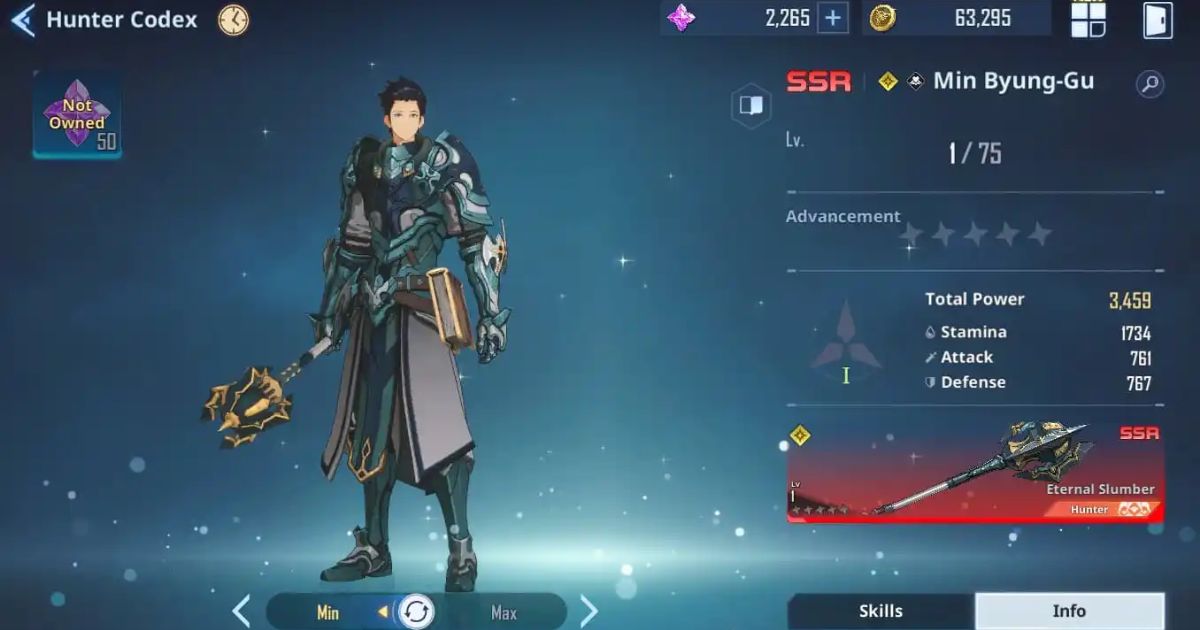Open the hunter story book icon
The width and height of the screenshot is (1200, 630).
750,105
